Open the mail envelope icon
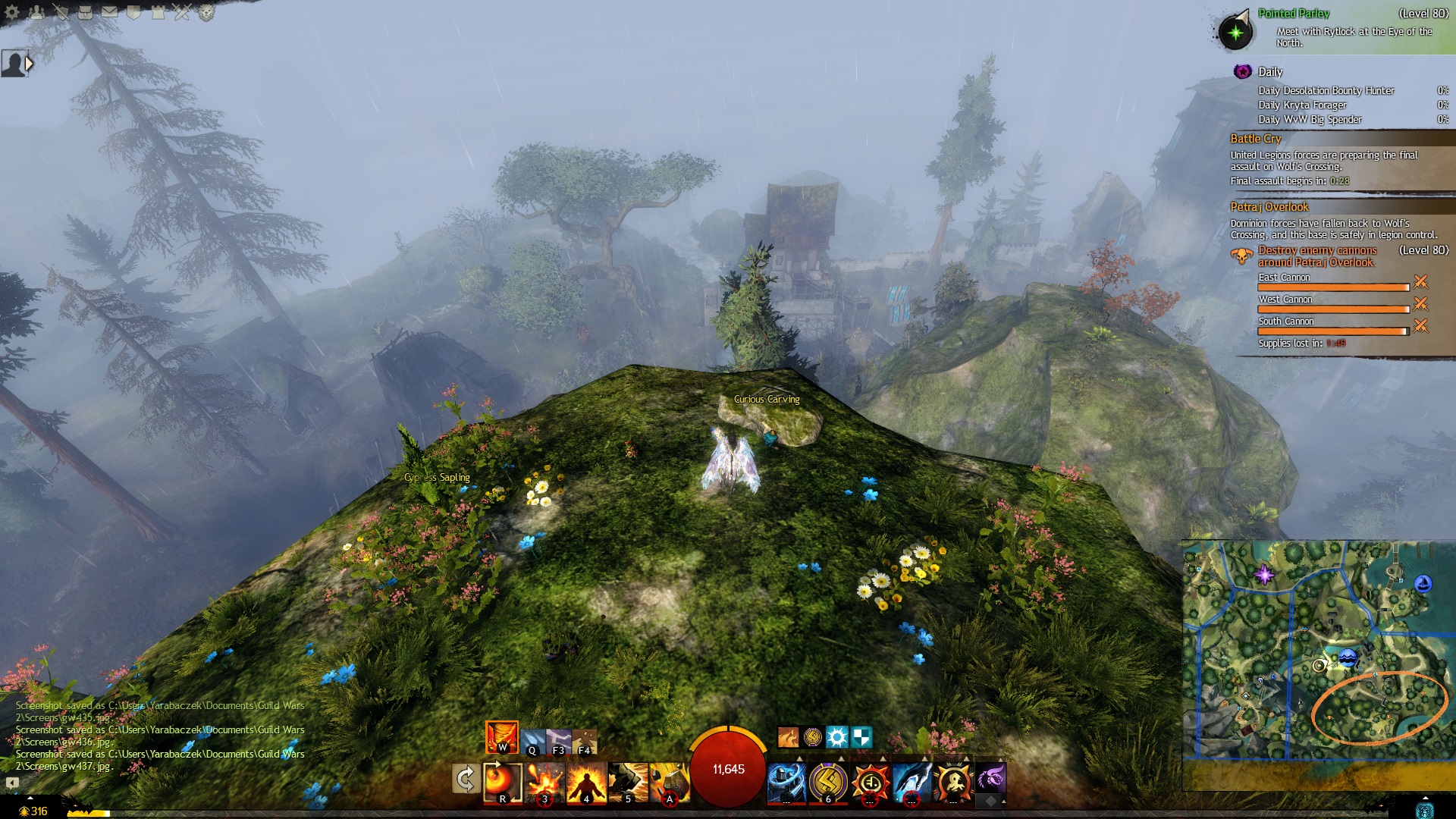 click(x=109, y=12)
